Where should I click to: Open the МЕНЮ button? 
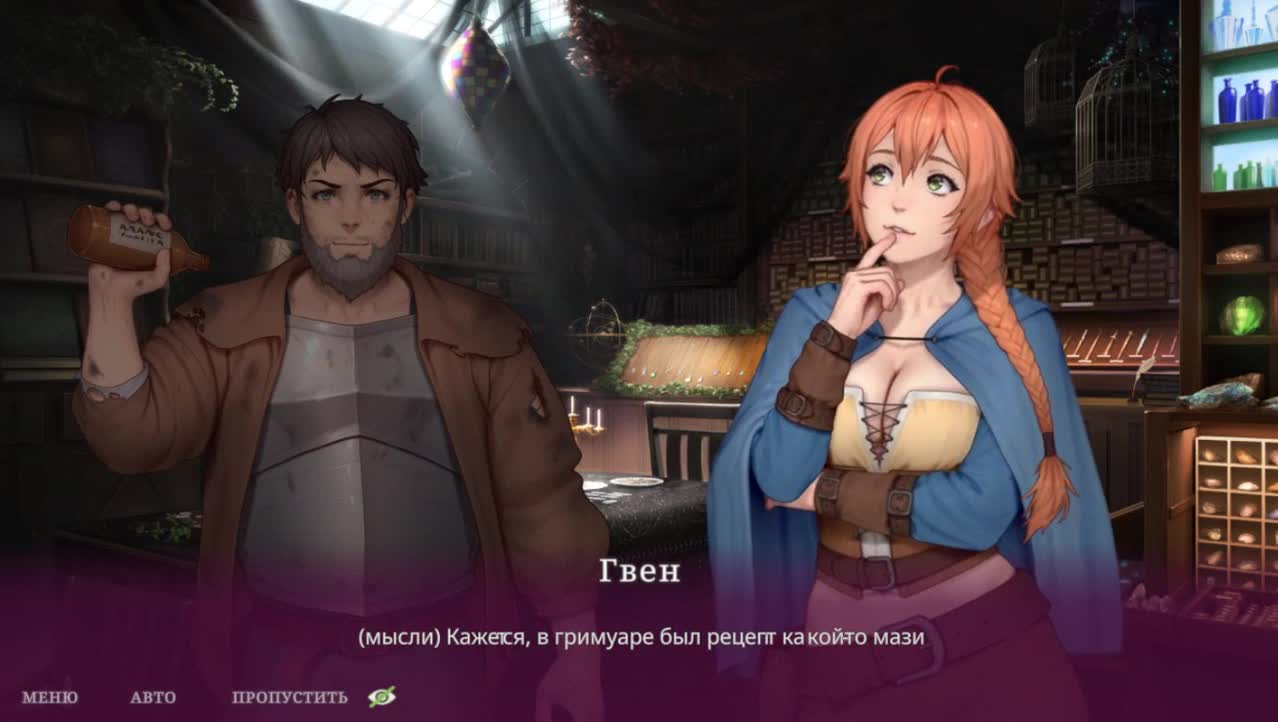[49, 698]
